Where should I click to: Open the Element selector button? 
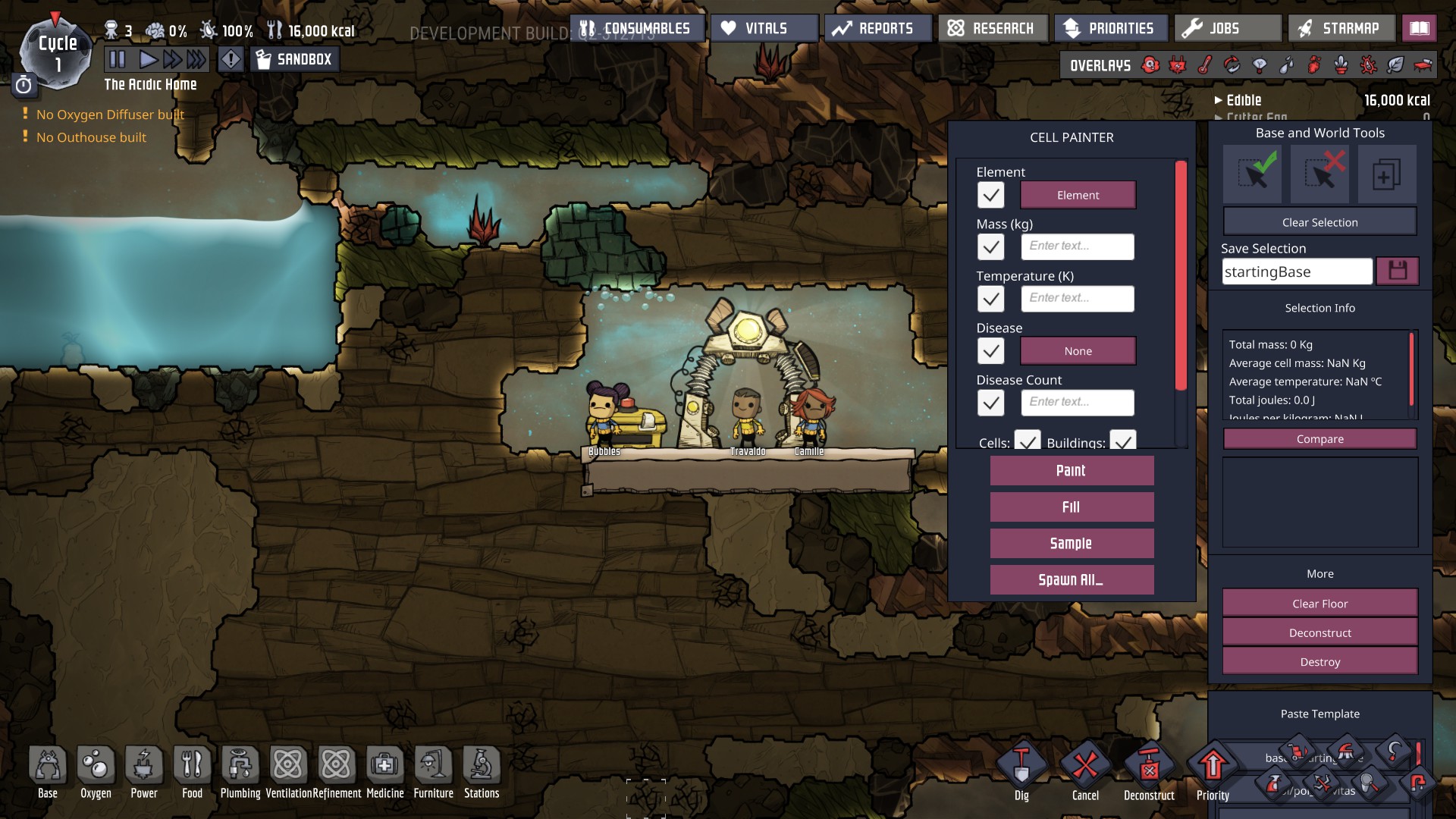click(x=1078, y=196)
